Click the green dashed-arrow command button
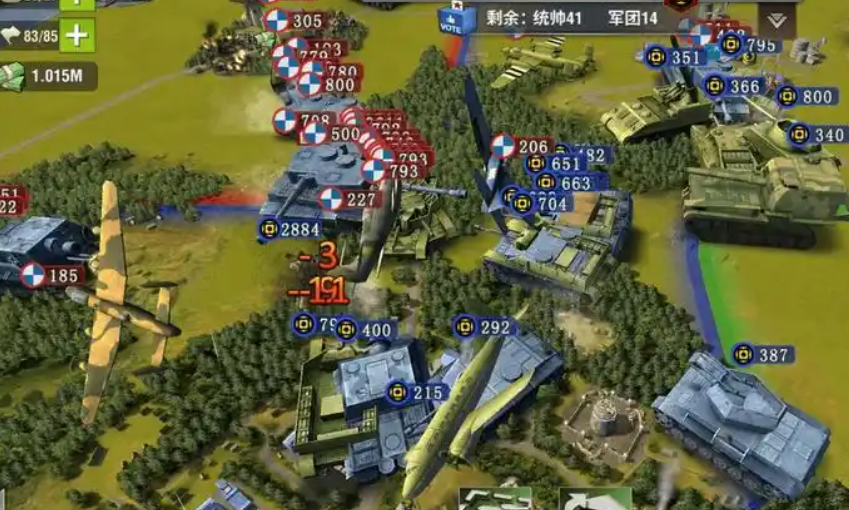Screen dimensions: 849x510 click(494, 499)
